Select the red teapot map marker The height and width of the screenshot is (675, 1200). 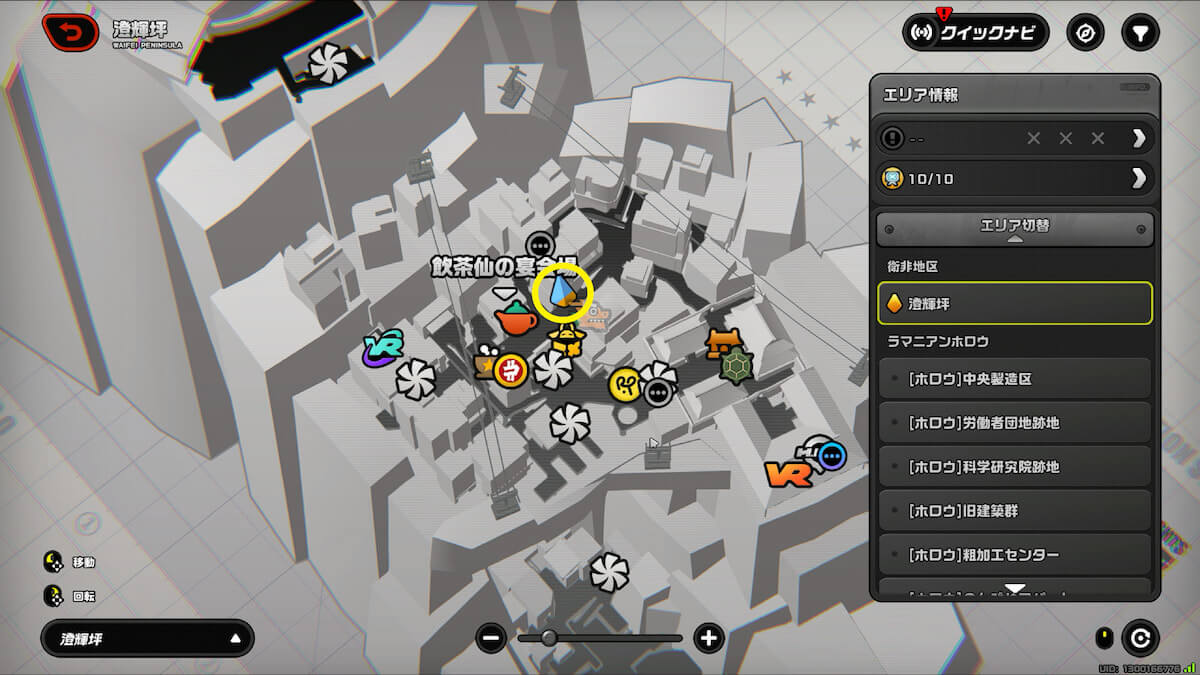(516, 318)
